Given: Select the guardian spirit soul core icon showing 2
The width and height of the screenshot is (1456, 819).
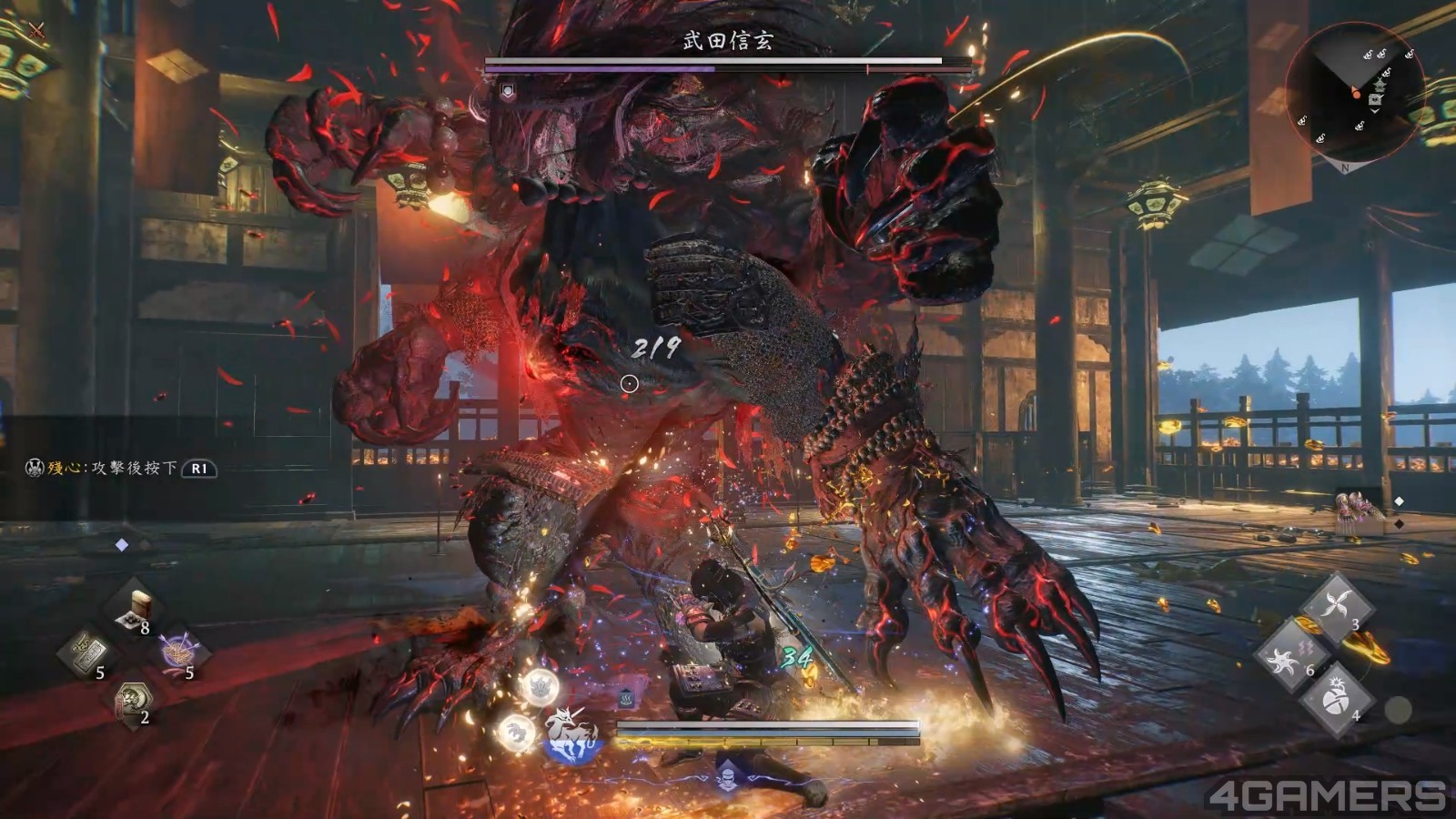Looking at the screenshot, I should [x=133, y=700].
